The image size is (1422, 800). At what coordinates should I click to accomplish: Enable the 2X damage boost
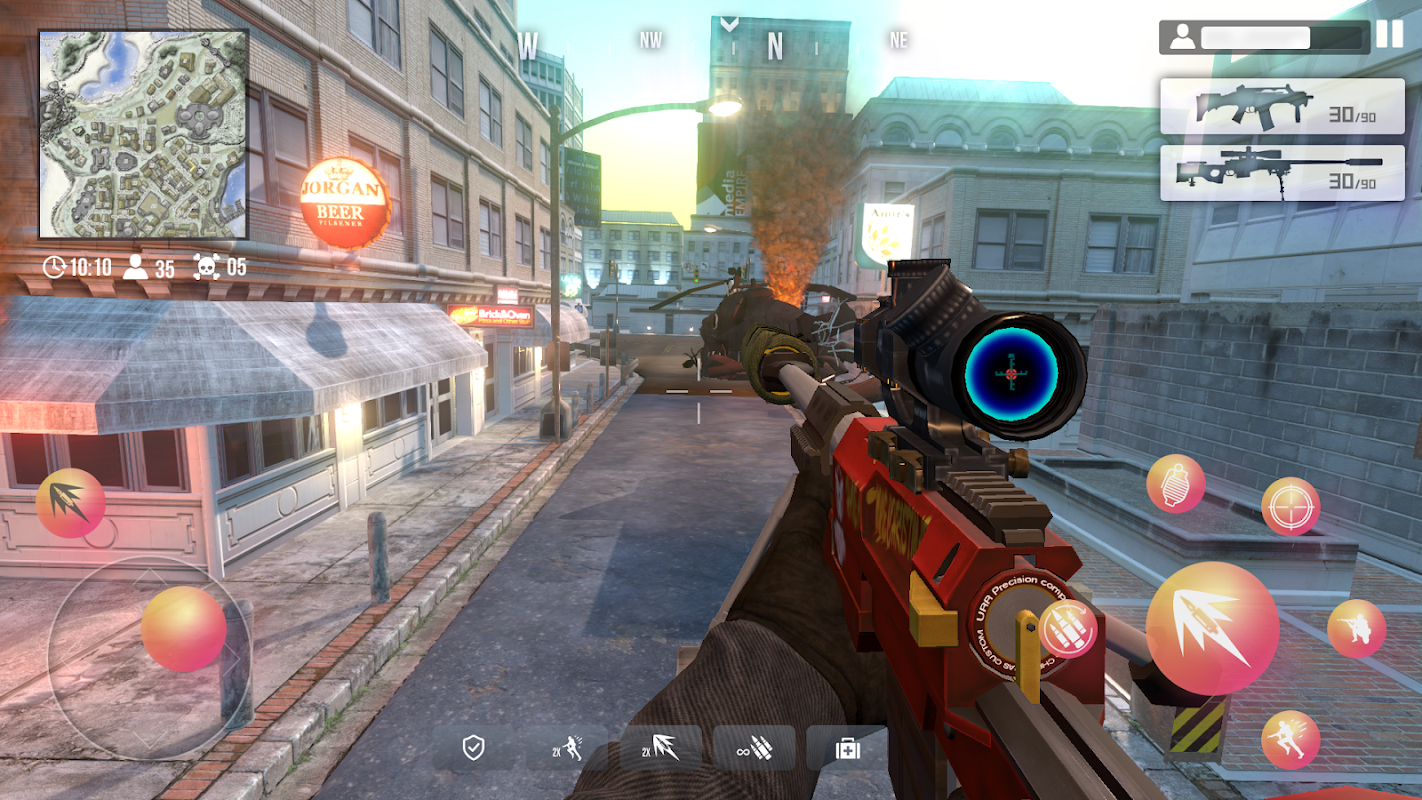pyautogui.click(x=660, y=748)
